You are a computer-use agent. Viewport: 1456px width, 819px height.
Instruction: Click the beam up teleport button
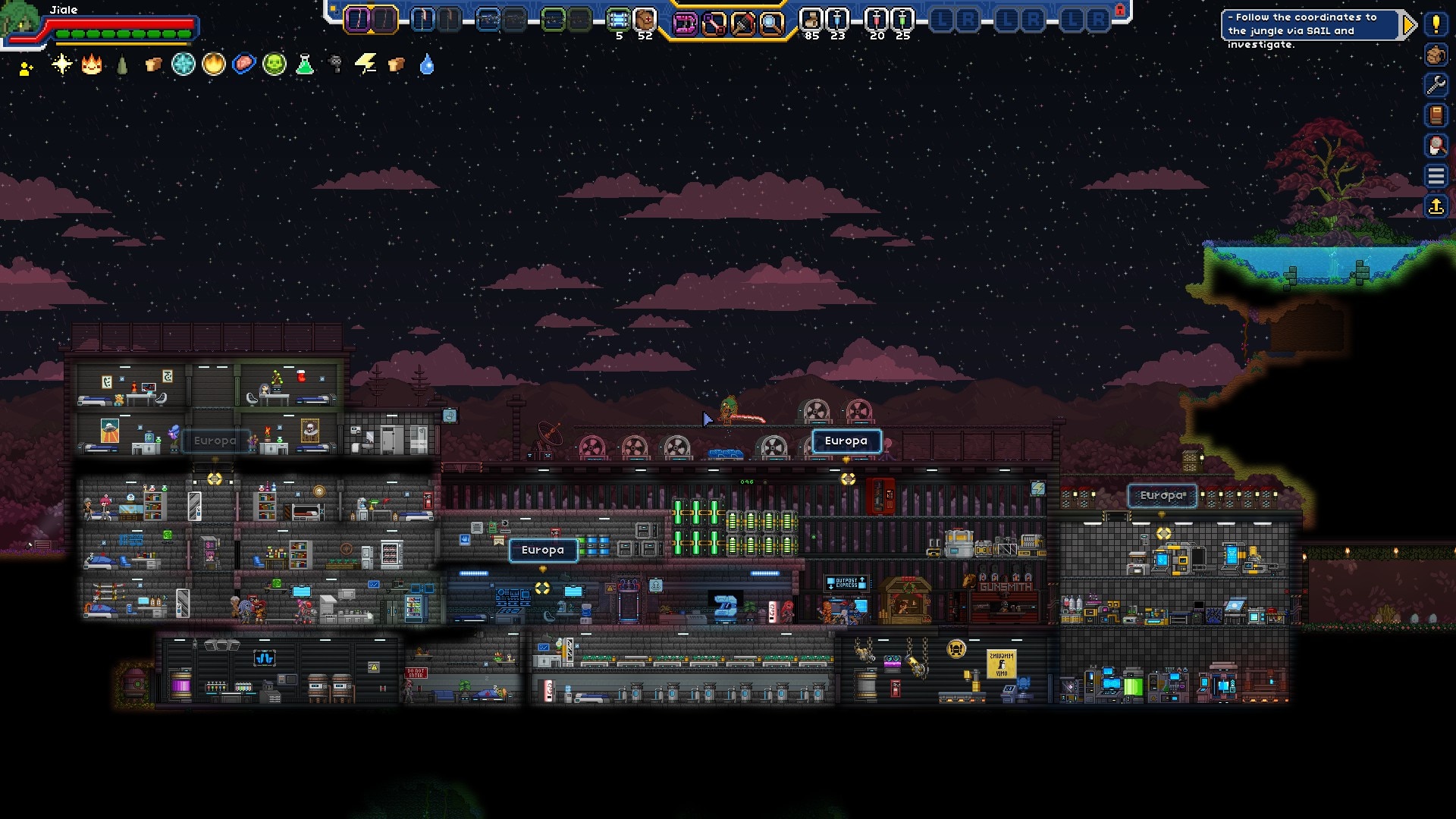point(1436,206)
